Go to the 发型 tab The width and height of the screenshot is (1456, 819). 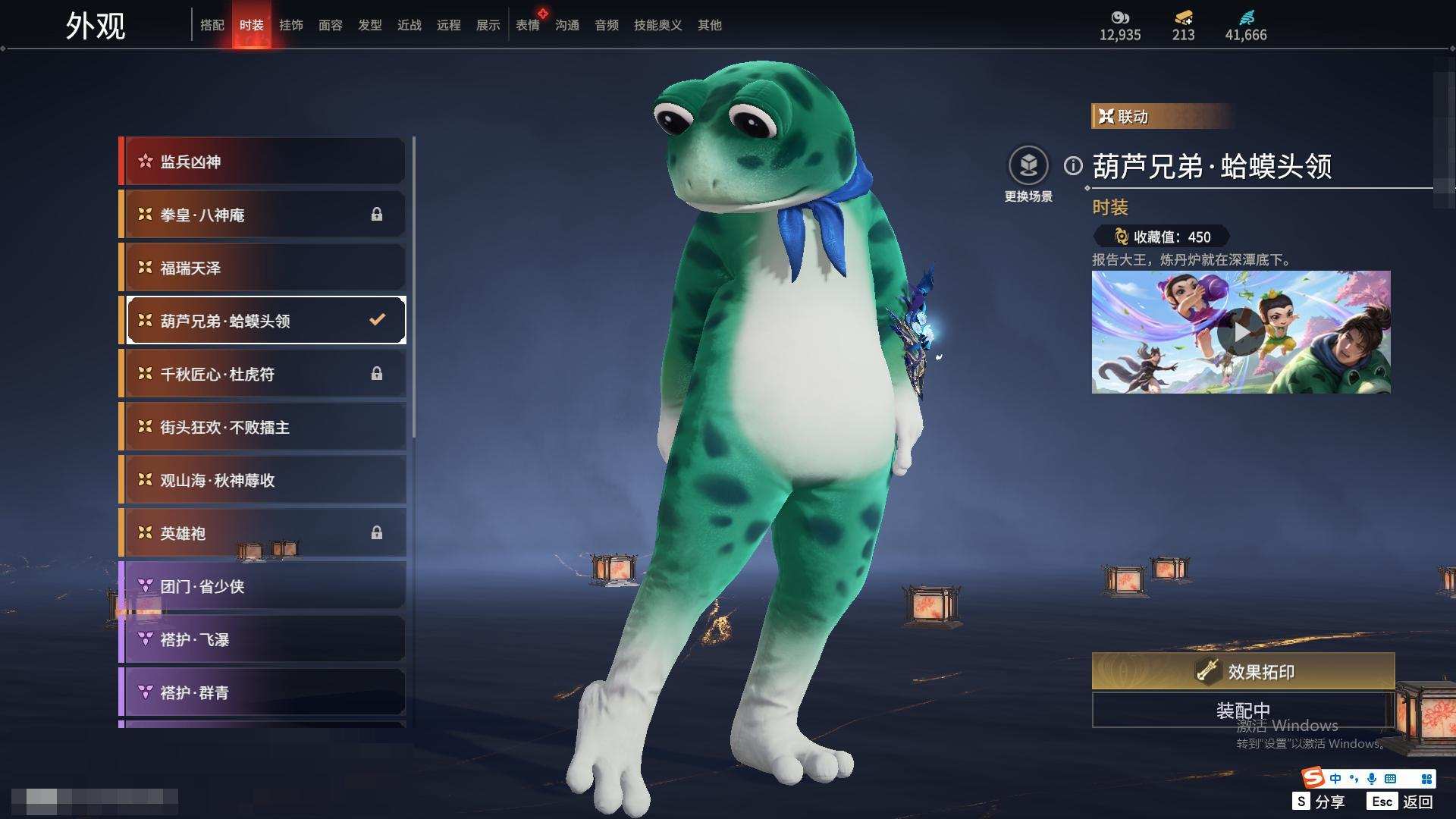pos(370,25)
